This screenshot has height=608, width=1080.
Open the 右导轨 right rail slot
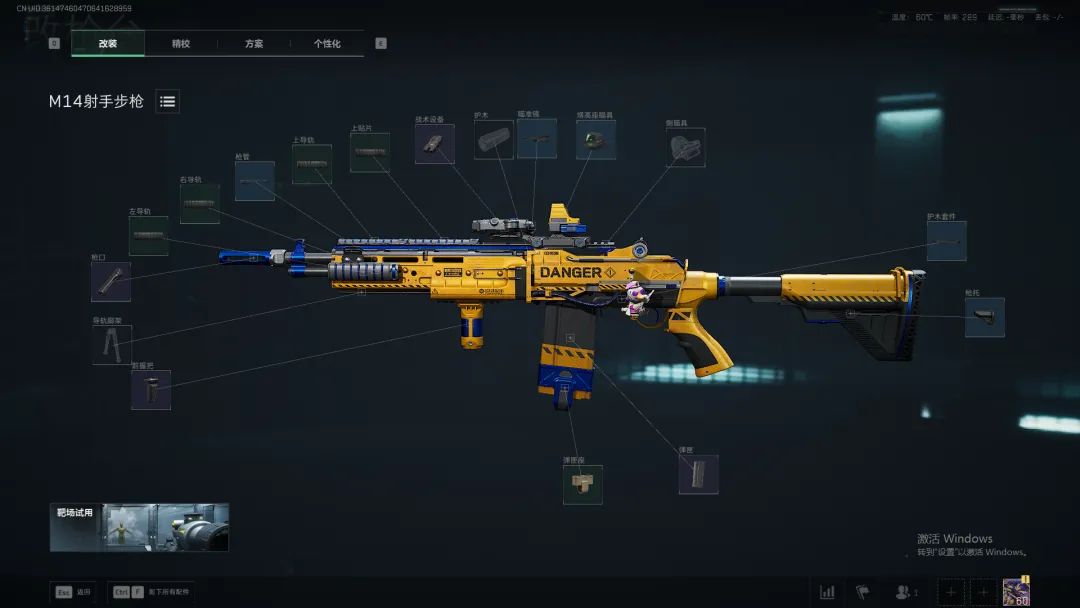pos(200,203)
